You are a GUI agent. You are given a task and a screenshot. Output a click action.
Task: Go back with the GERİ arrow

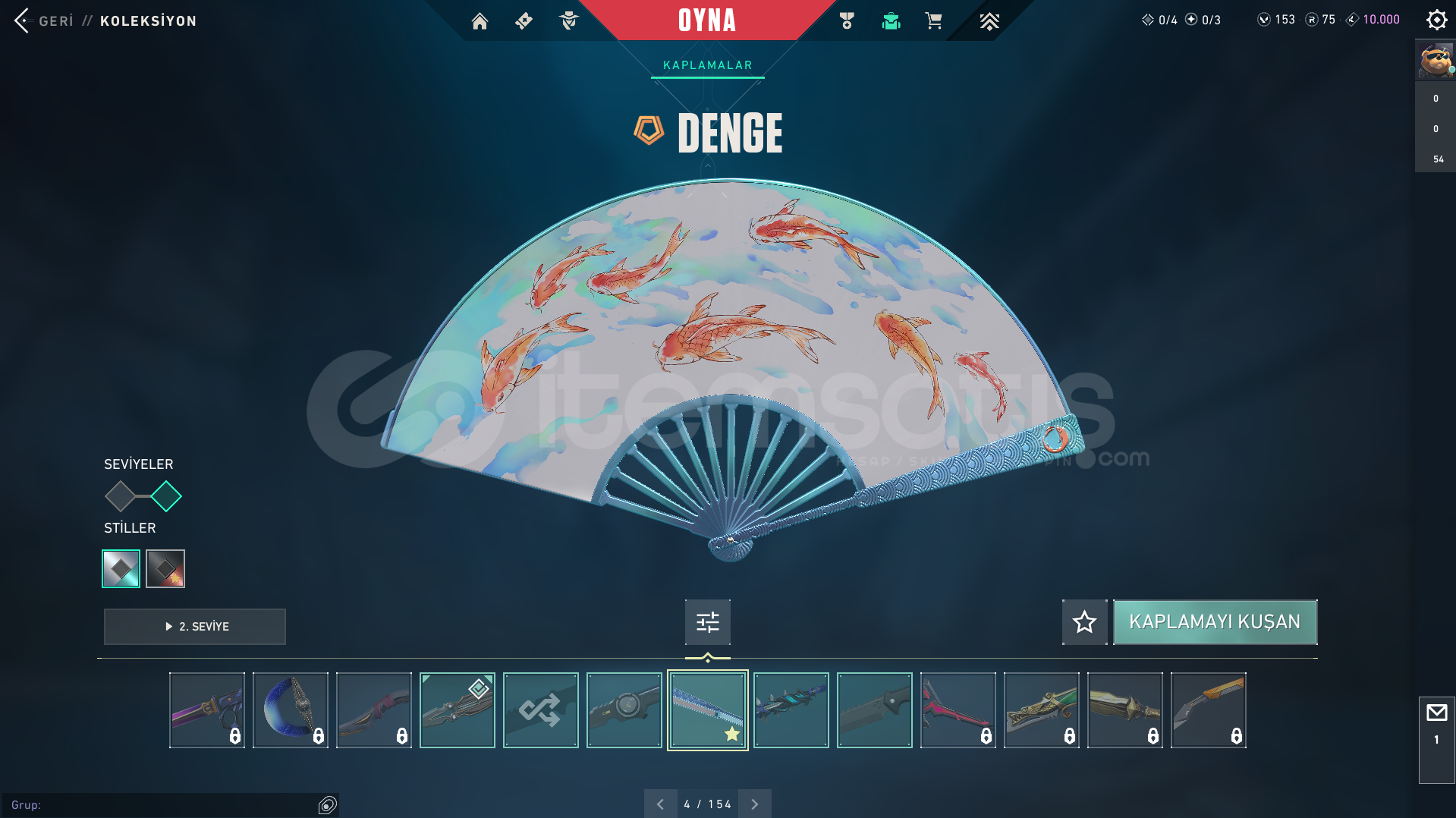point(23,20)
